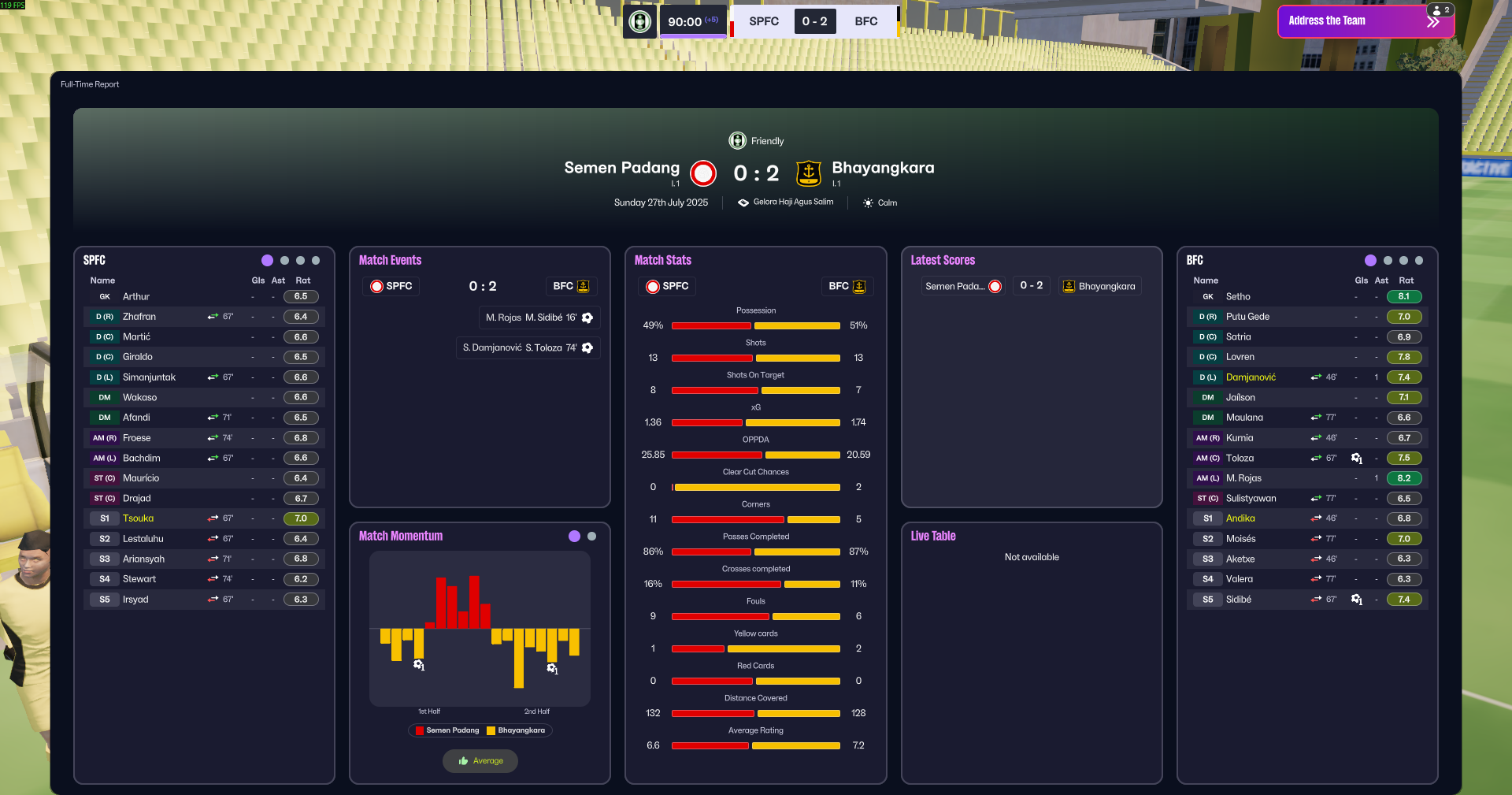The image size is (1512, 795).
Task: View Damjanović in BFC lineup
Action: (1251, 377)
